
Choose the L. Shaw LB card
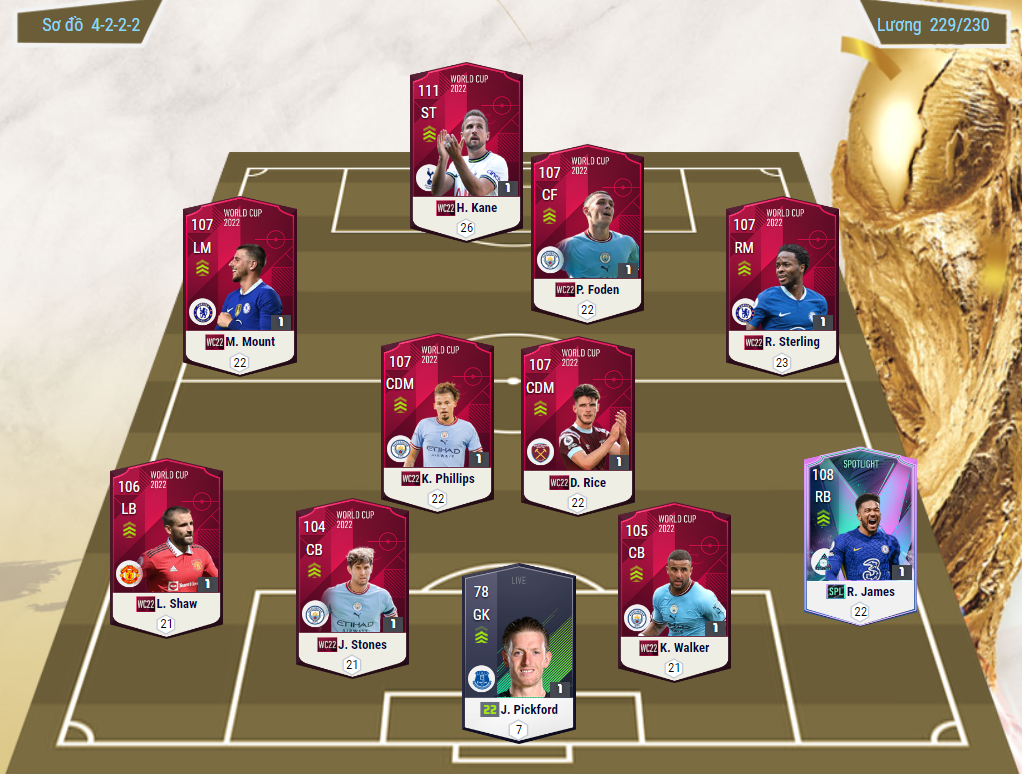pyautogui.click(x=166, y=545)
